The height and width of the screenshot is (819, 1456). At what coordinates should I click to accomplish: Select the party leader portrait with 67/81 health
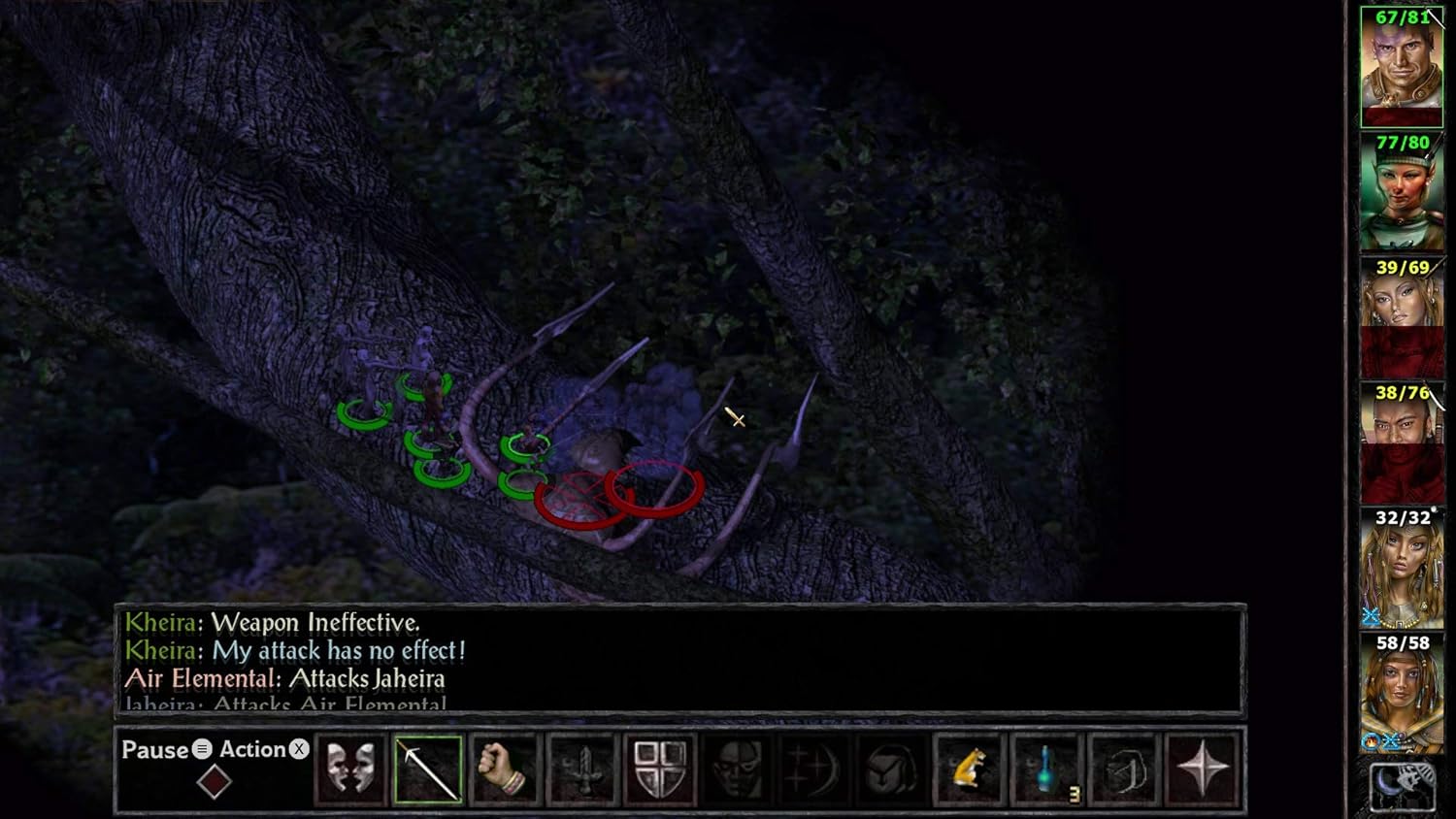tap(1402, 68)
